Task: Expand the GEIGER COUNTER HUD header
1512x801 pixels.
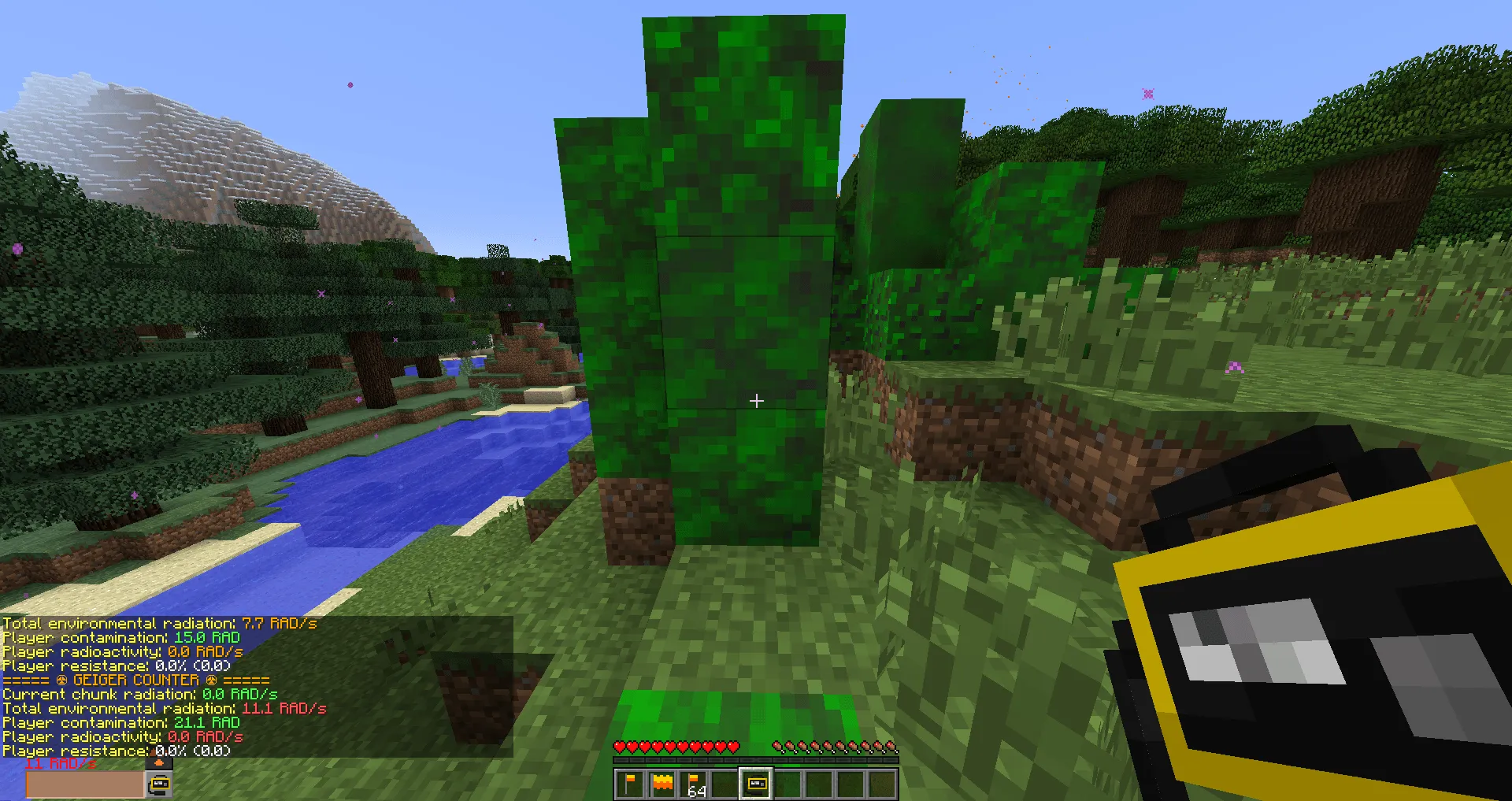Action: [134, 680]
